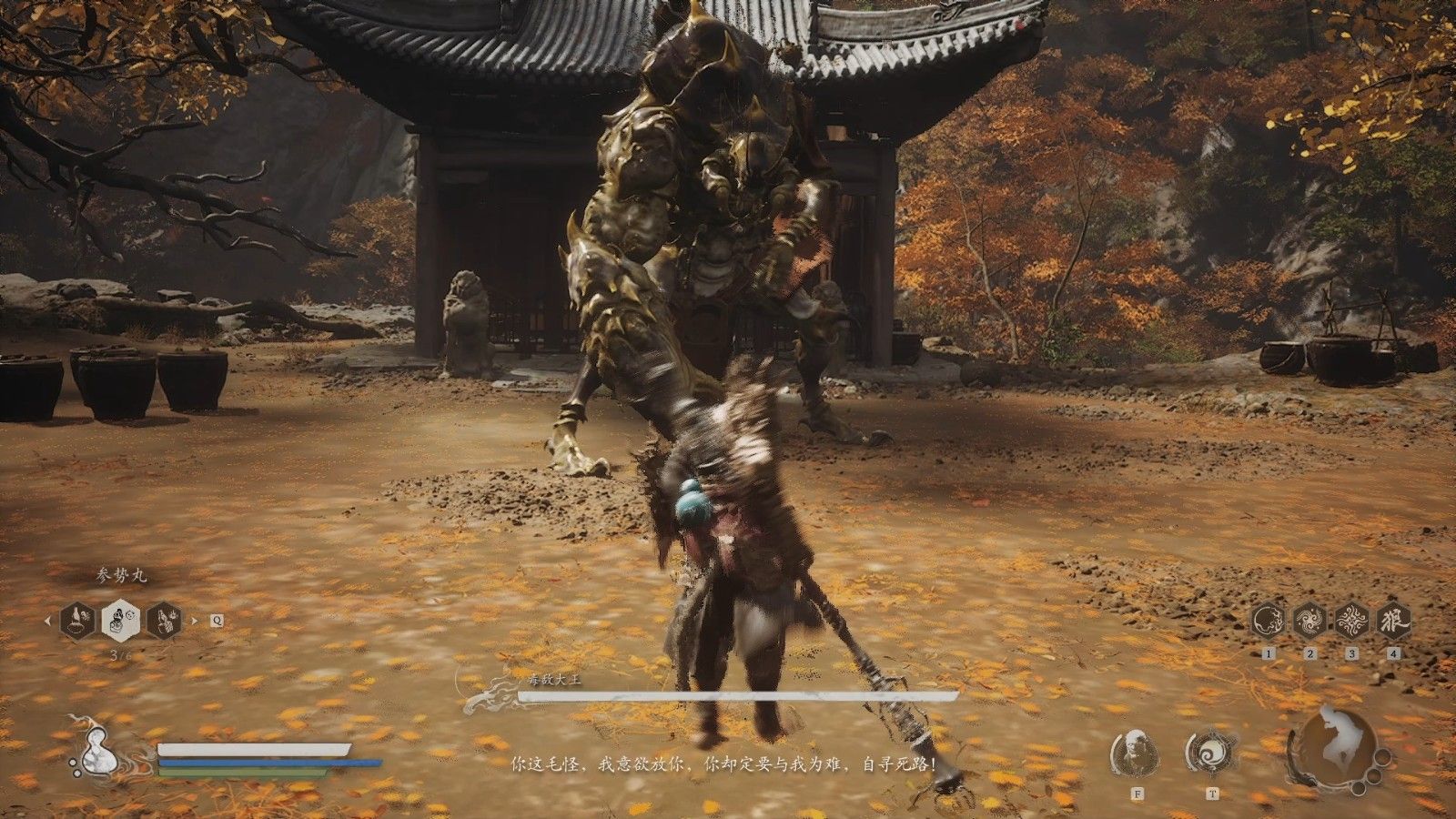The height and width of the screenshot is (819, 1456).
Task: Click the right arrow of the item selector
Action: pos(194,621)
